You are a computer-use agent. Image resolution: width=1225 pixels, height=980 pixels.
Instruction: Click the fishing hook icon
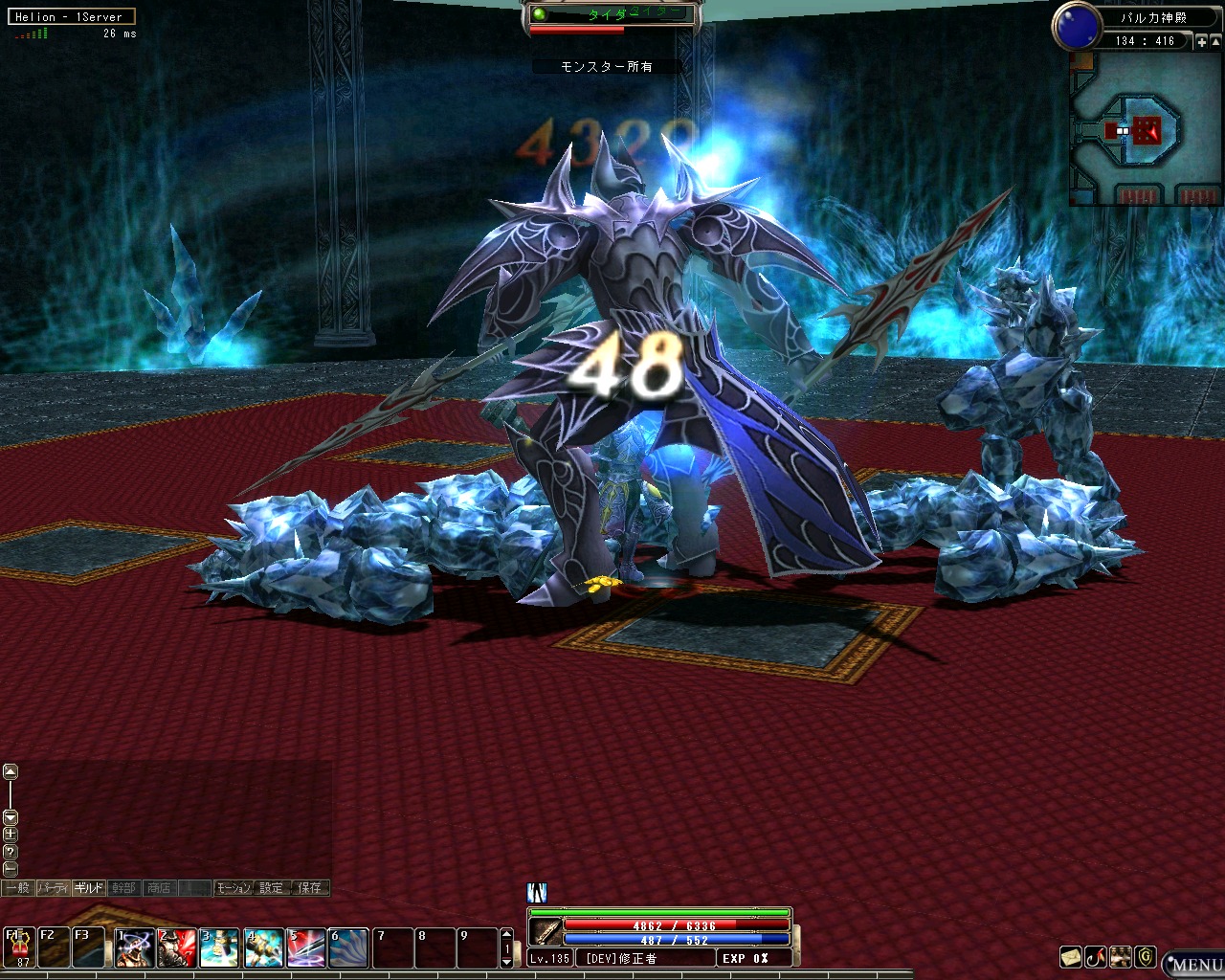(x=1096, y=957)
